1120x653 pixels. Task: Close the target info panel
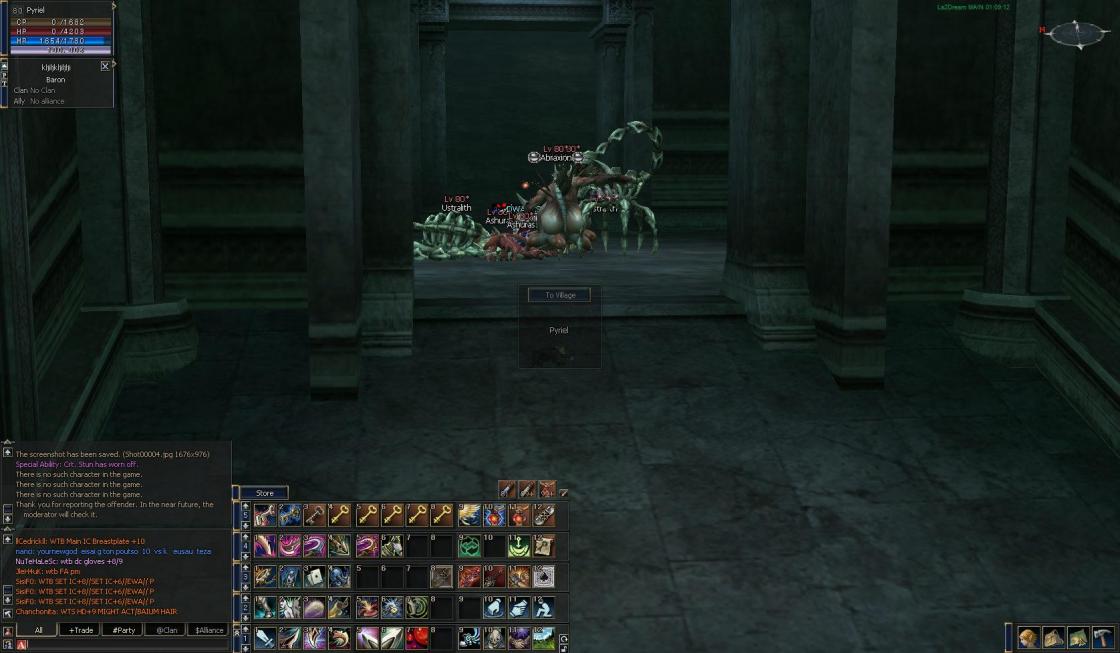(105, 66)
